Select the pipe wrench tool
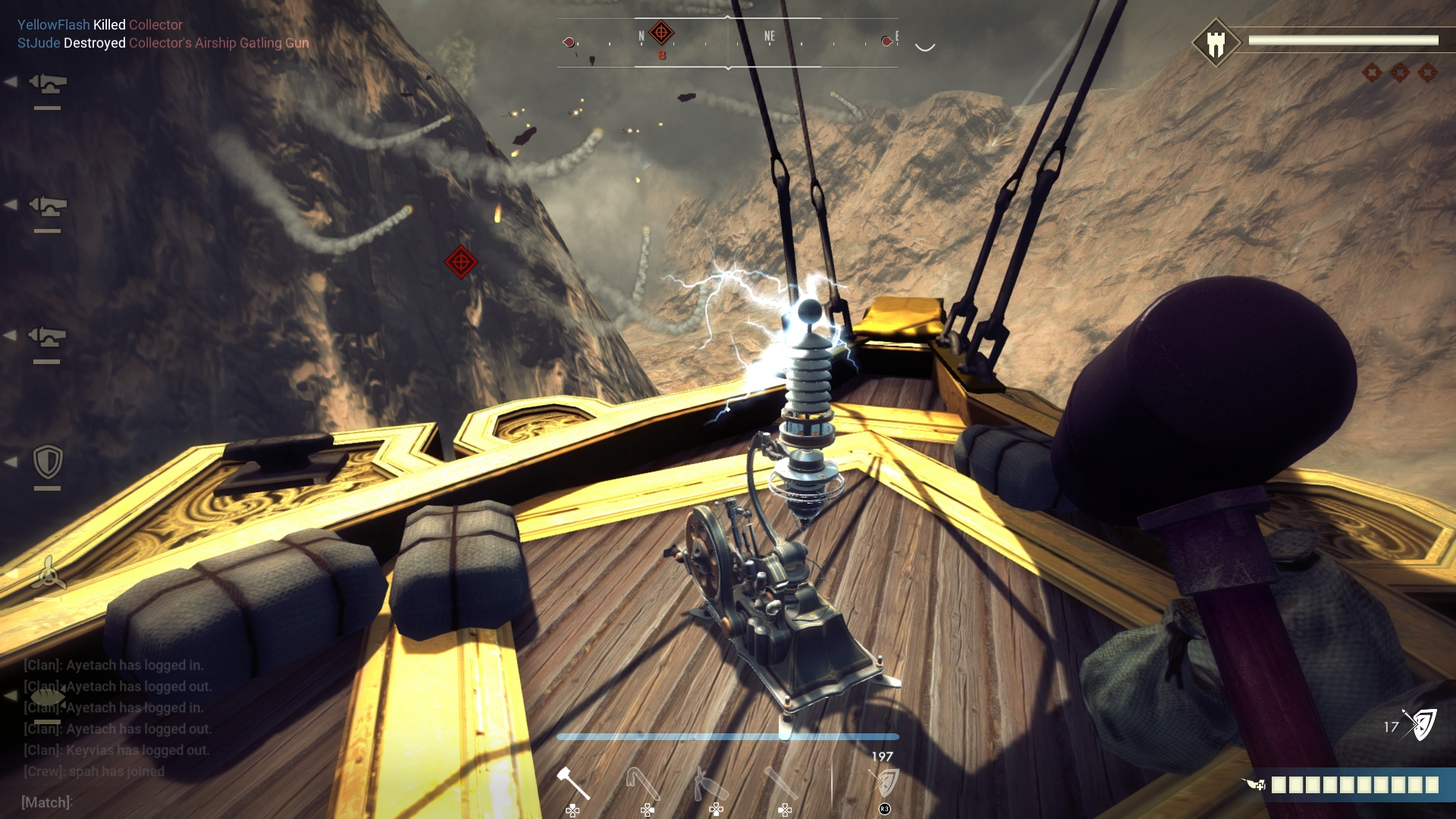The width and height of the screenshot is (1456, 819). coord(781,781)
